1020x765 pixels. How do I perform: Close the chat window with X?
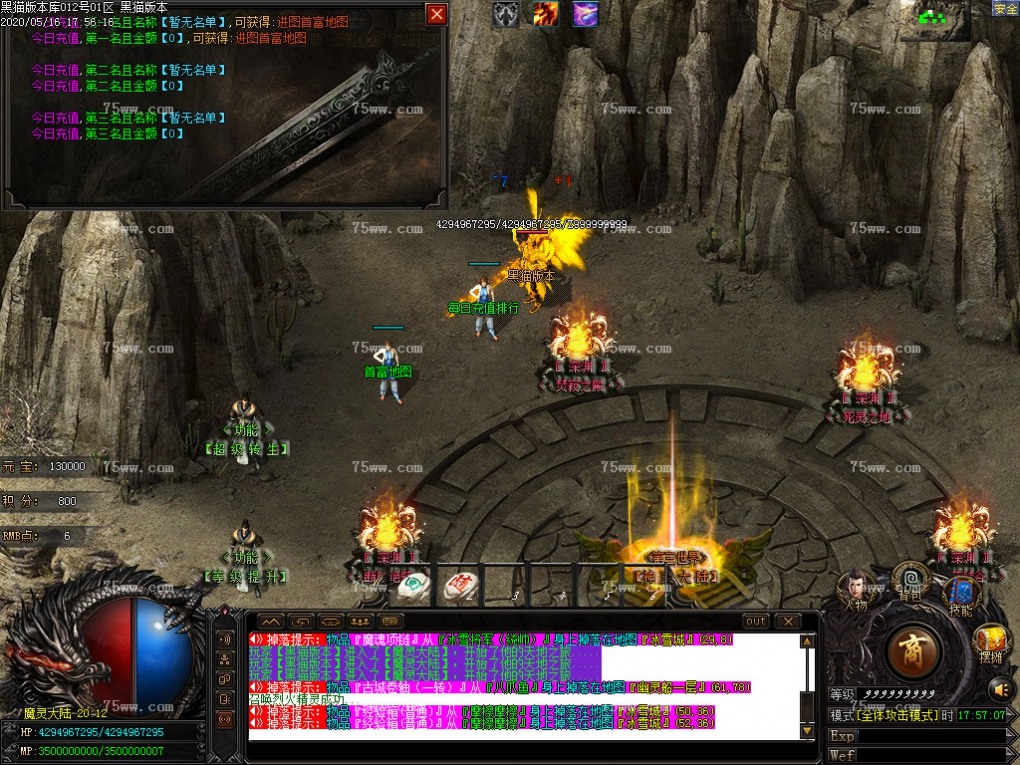point(788,621)
